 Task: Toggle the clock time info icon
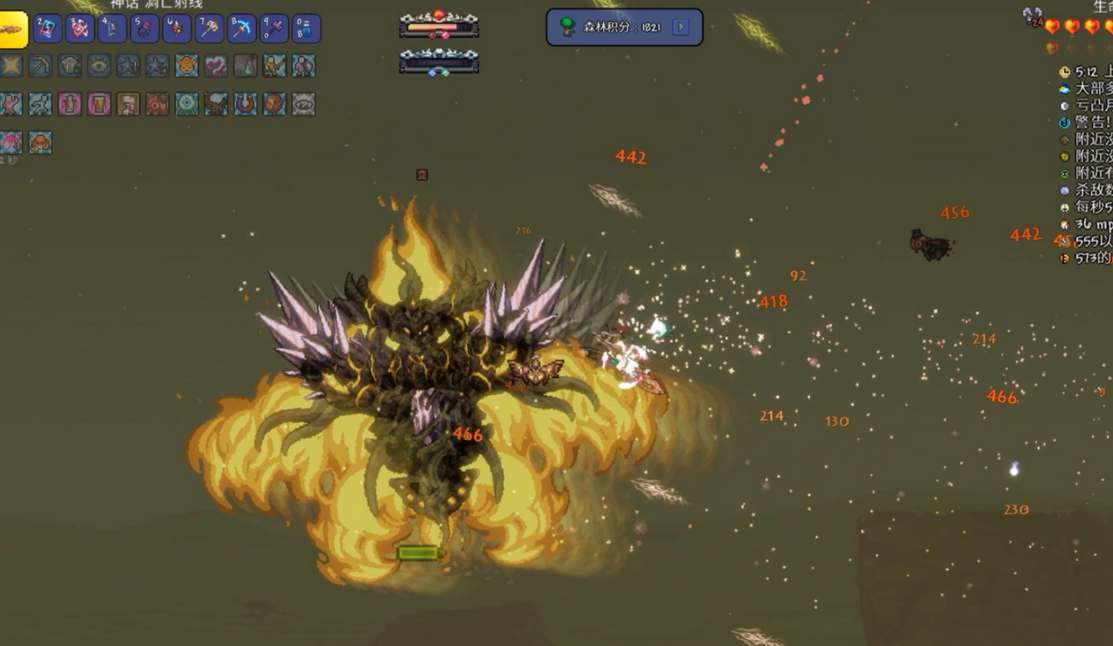point(1064,72)
